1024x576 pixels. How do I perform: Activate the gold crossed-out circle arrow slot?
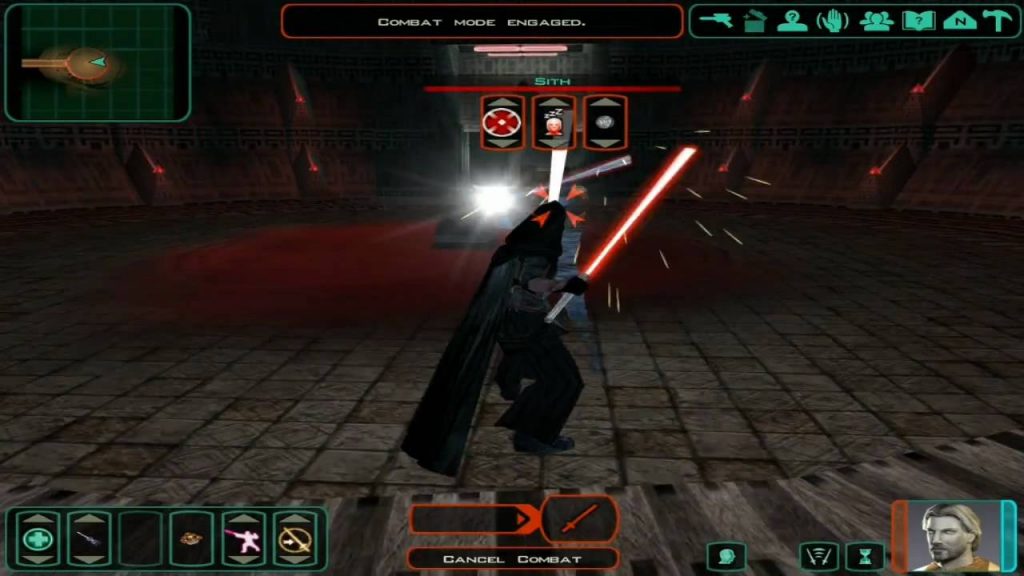295,540
